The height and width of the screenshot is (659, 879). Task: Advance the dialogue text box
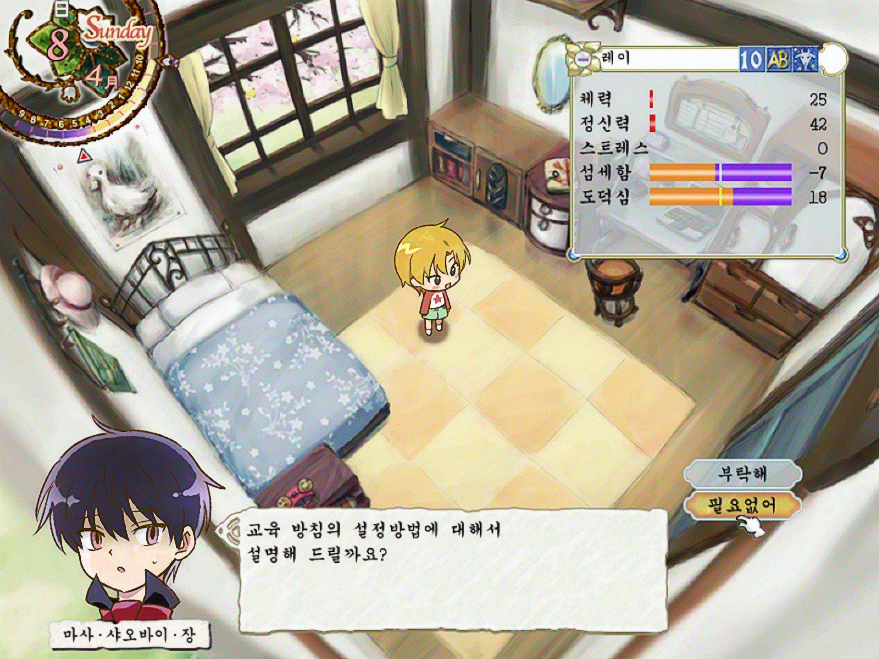[x=450, y=570]
